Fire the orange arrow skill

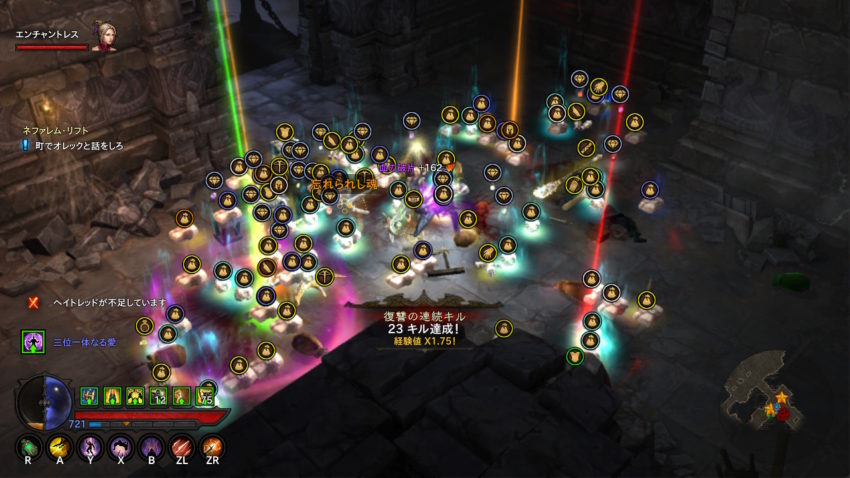pyautogui.click(x=212, y=446)
